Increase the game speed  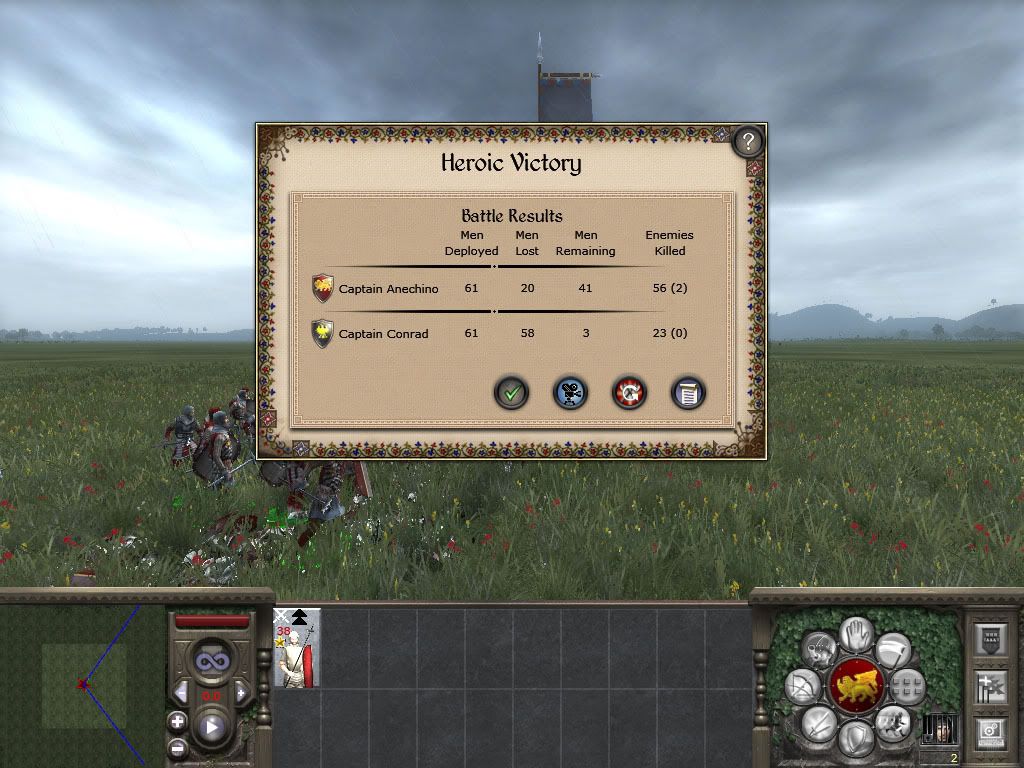(241, 694)
